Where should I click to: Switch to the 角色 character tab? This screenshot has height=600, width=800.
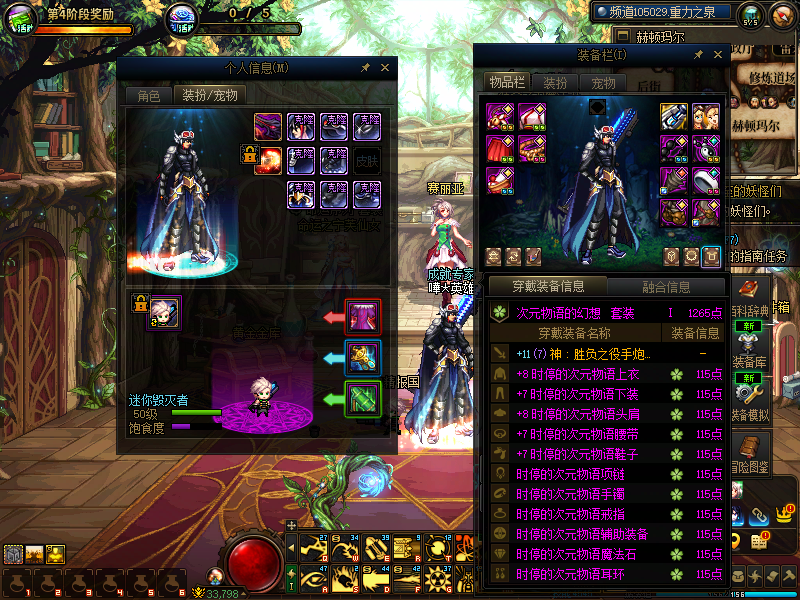click(148, 96)
